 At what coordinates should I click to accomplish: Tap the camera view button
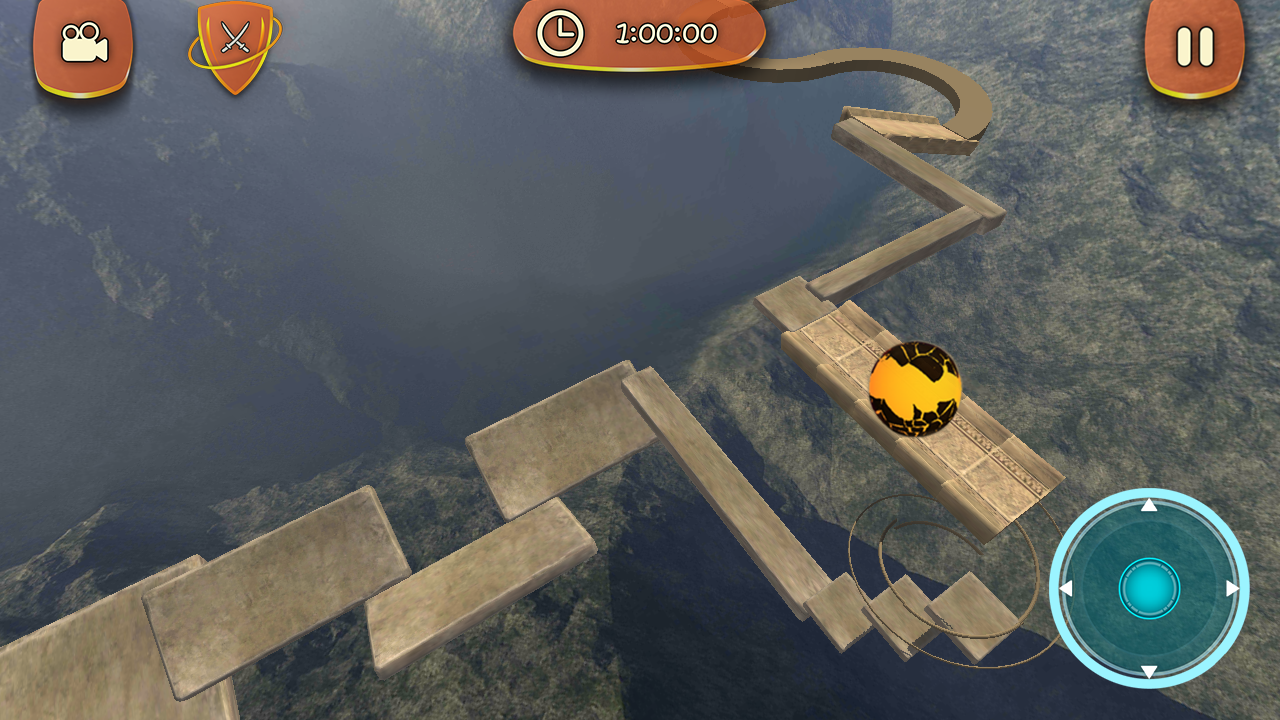coord(83,45)
